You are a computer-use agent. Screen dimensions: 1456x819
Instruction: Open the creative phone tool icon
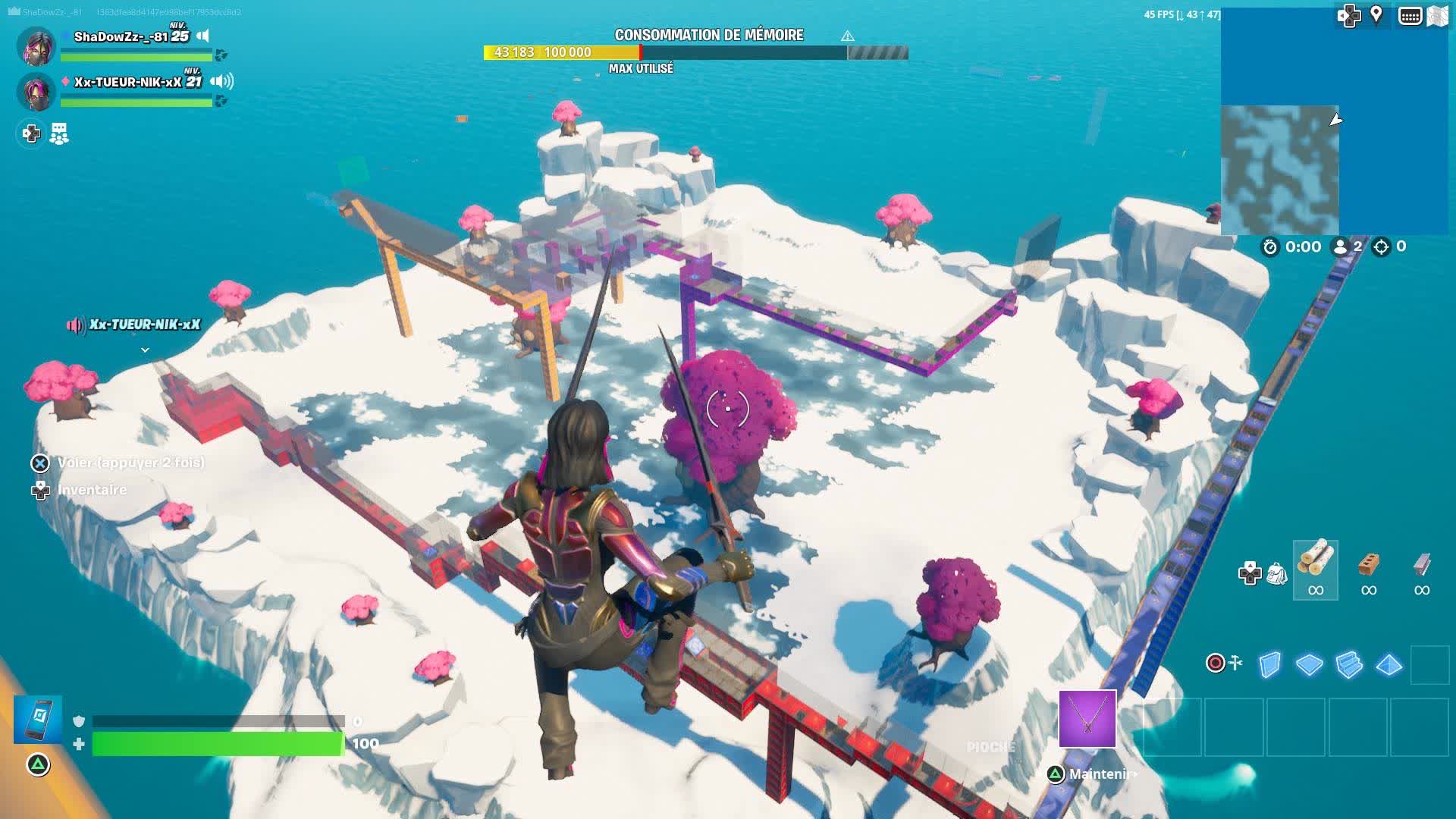coord(38,718)
